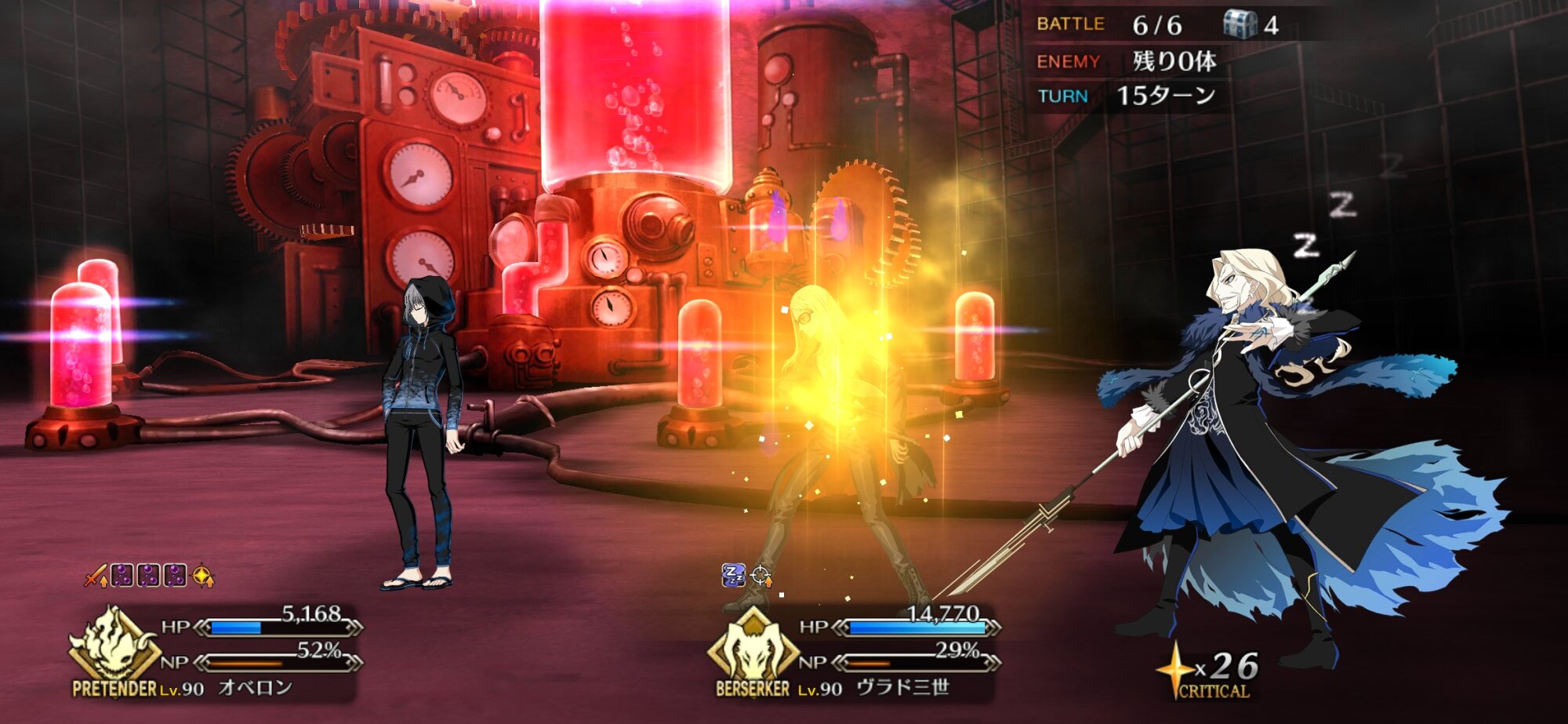The height and width of the screenshot is (724, 1568).
Task: Inspect Vlad III's sleep status icon
Action: click(x=733, y=576)
